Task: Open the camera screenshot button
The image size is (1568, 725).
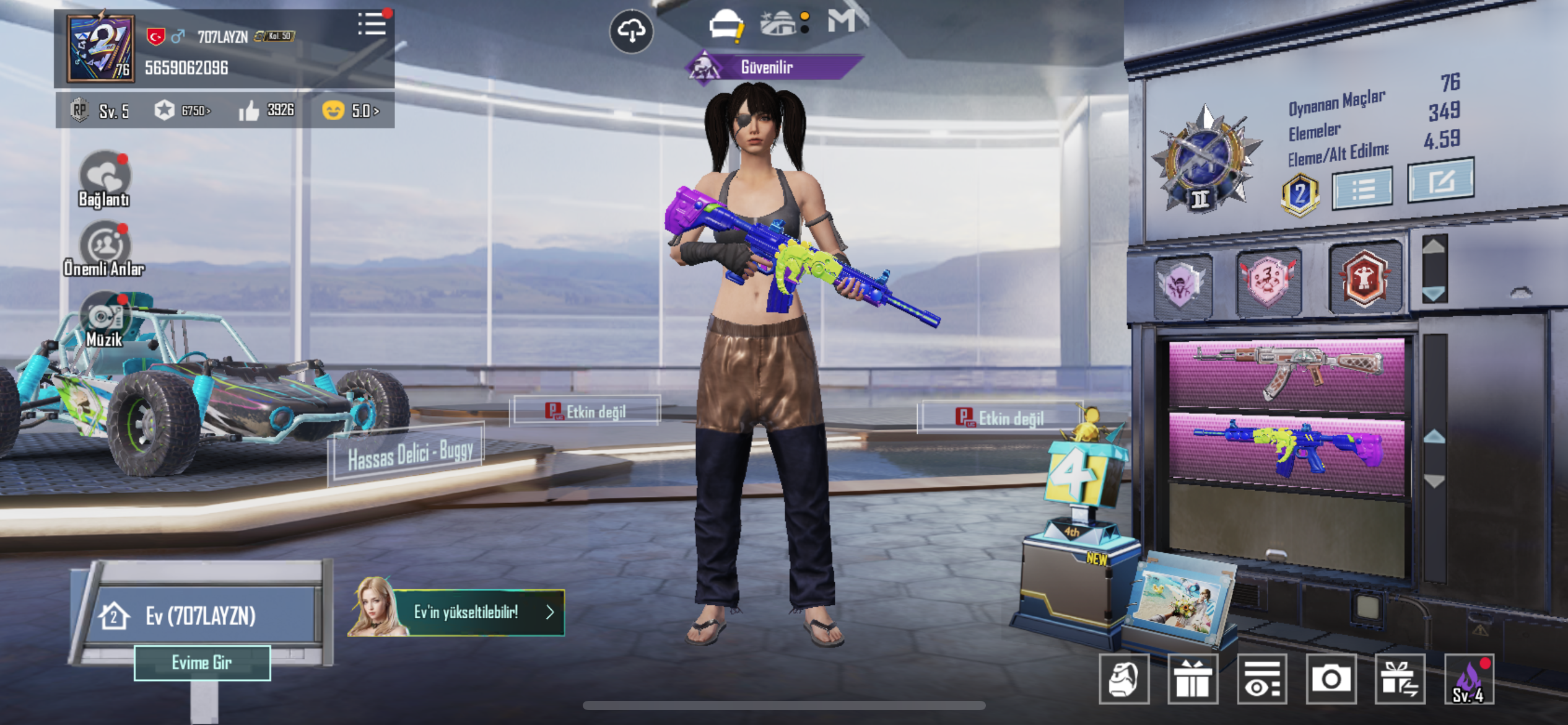Action: [x=1330, y=679]
